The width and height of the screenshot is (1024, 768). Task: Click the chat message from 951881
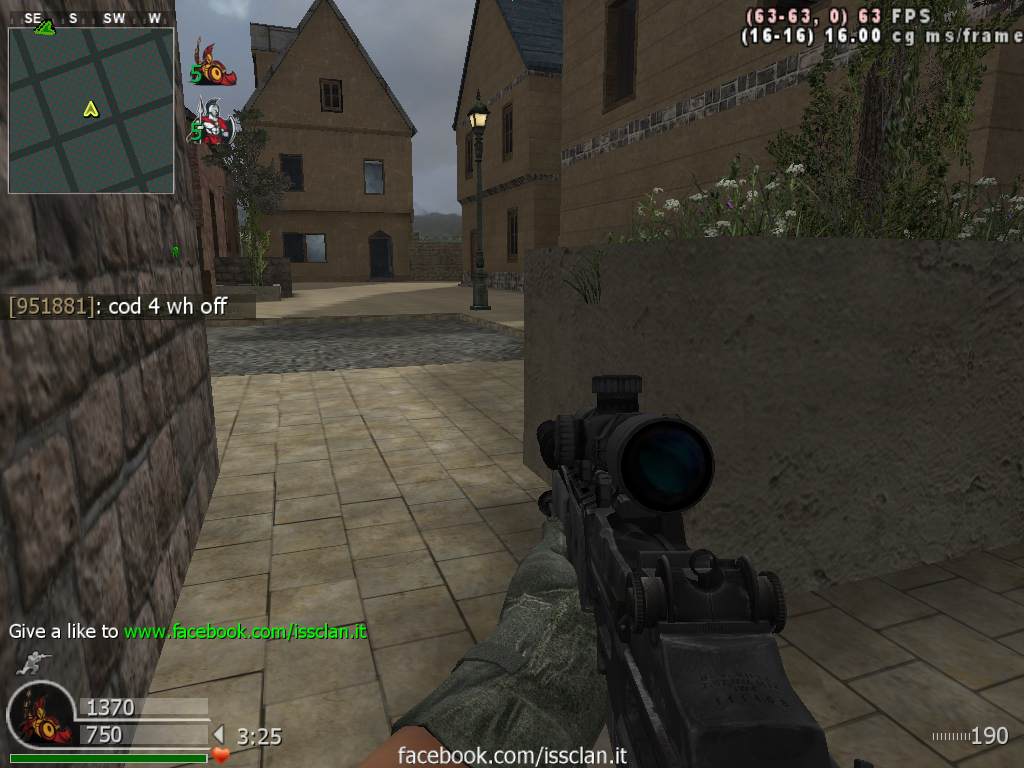pyautogui.click(x=118, y=306)
